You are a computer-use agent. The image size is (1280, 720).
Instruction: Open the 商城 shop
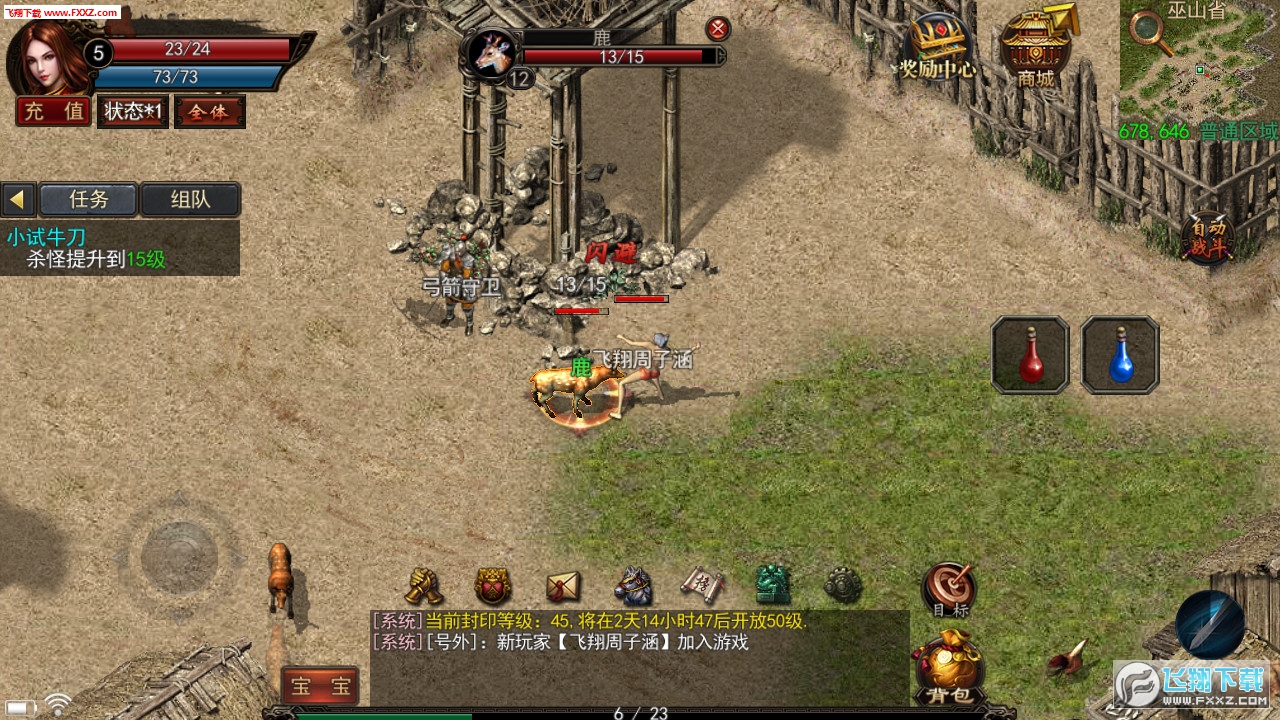[x=1036, y=47]
